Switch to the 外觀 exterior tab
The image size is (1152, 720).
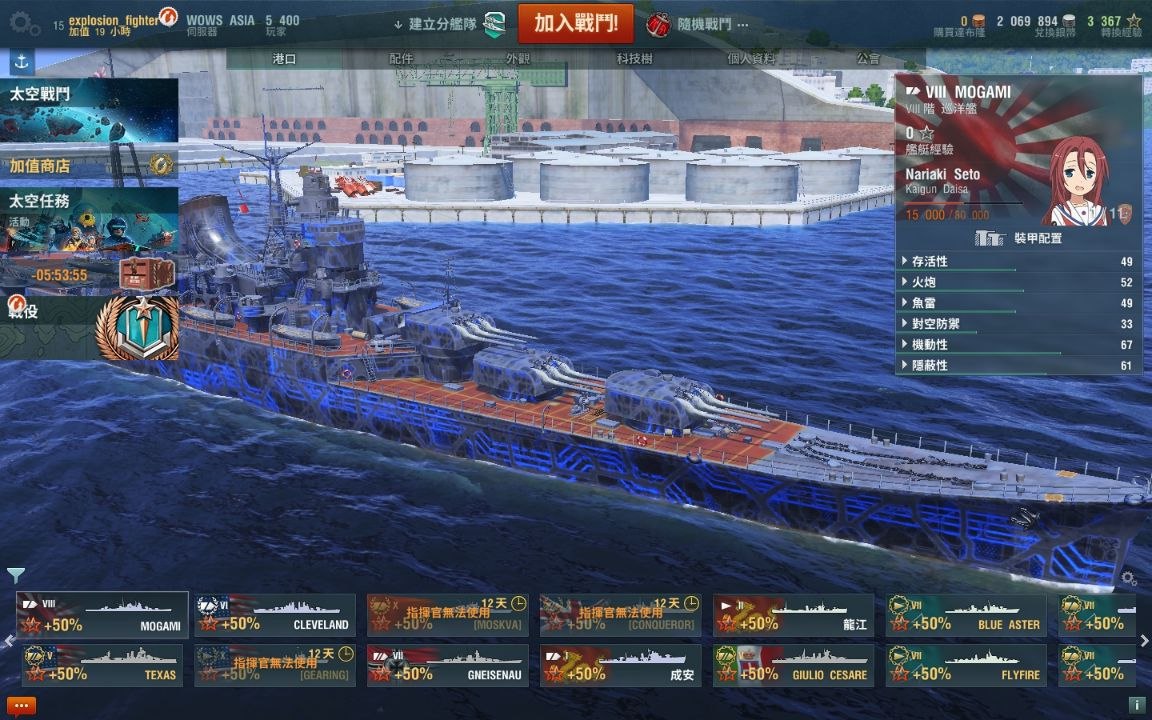[x=518, y=59]
